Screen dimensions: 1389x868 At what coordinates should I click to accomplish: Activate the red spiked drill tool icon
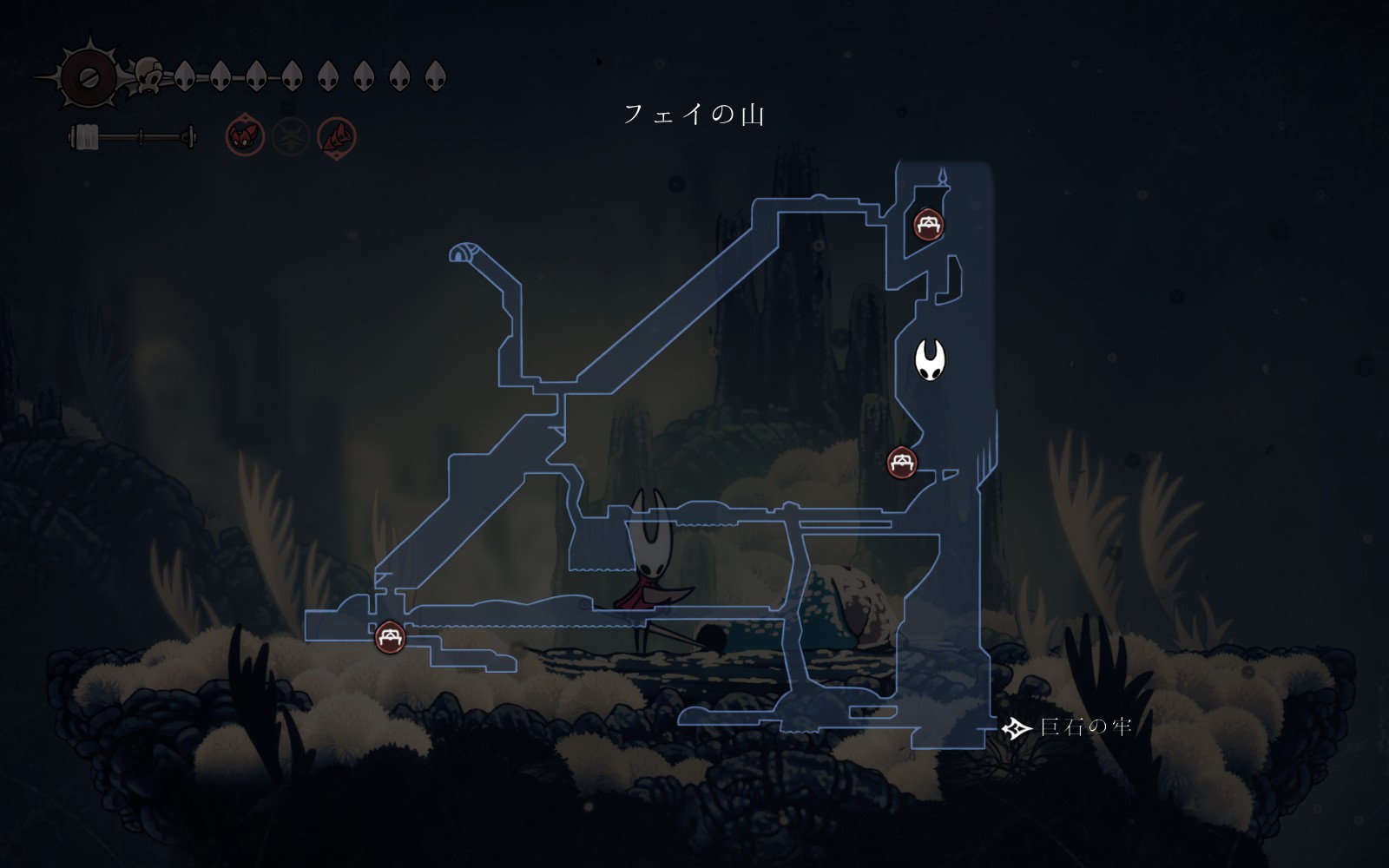[337, 137]
